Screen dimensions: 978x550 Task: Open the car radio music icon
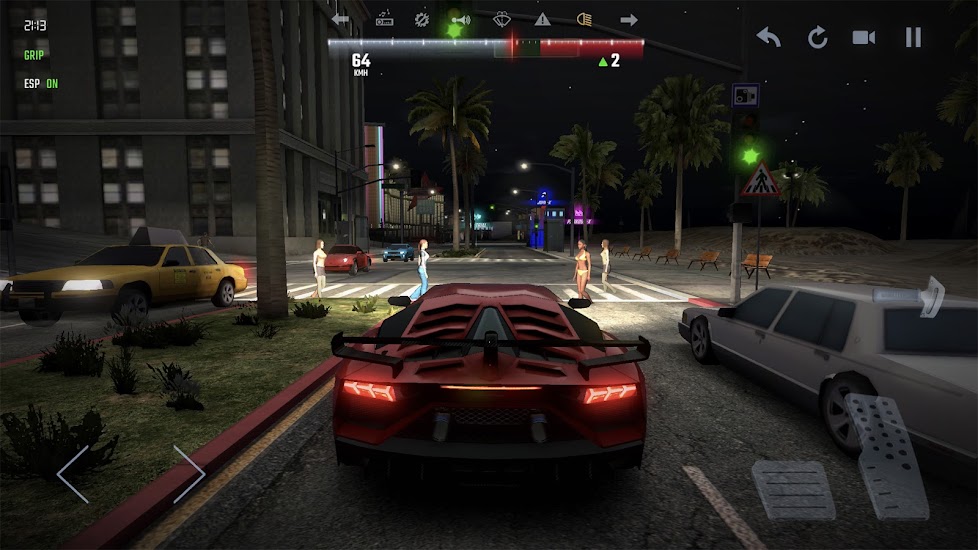384,19
